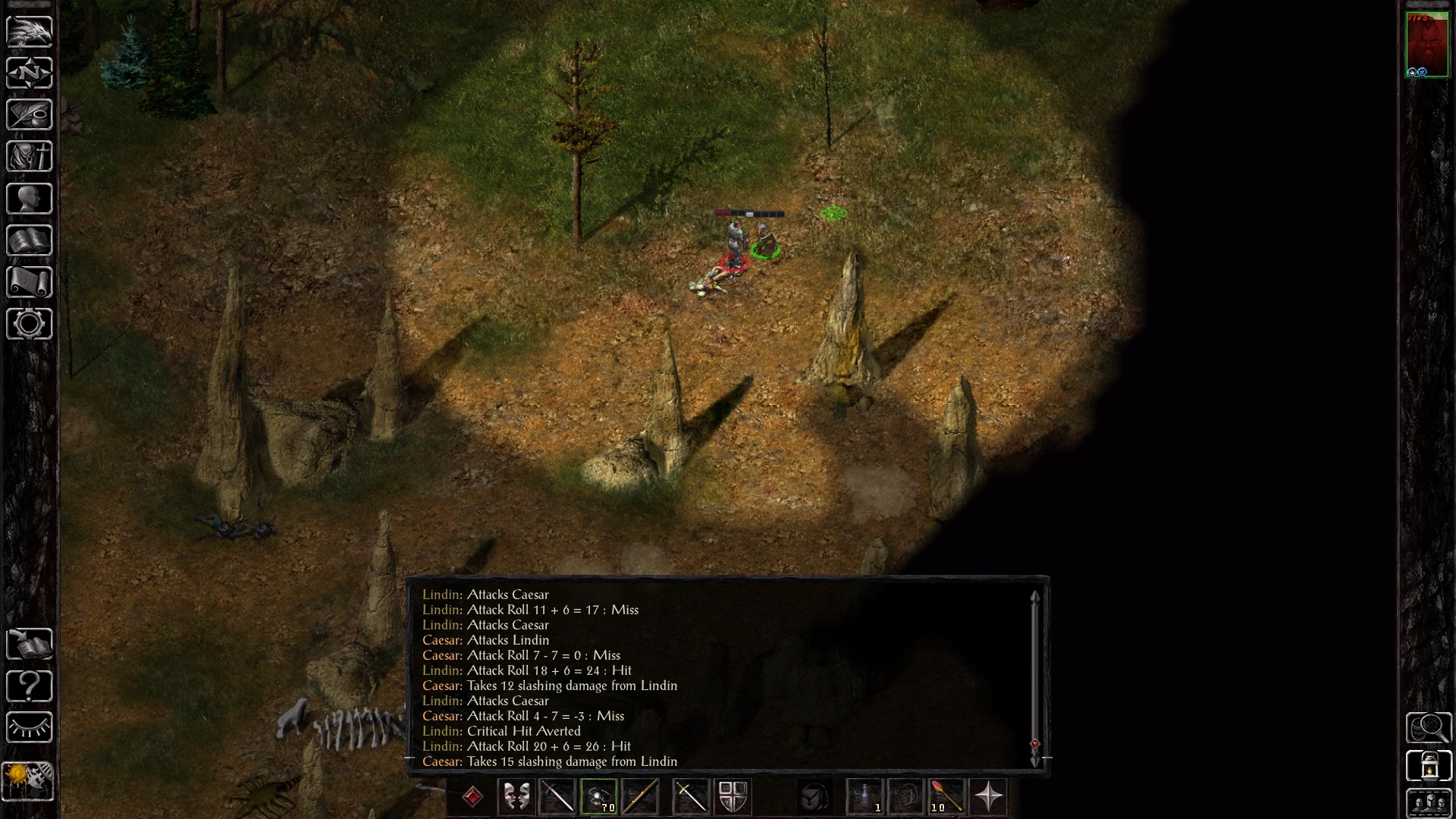Click the help question mark icon
Screen dimensions: 1456x819
click(29, 685)
